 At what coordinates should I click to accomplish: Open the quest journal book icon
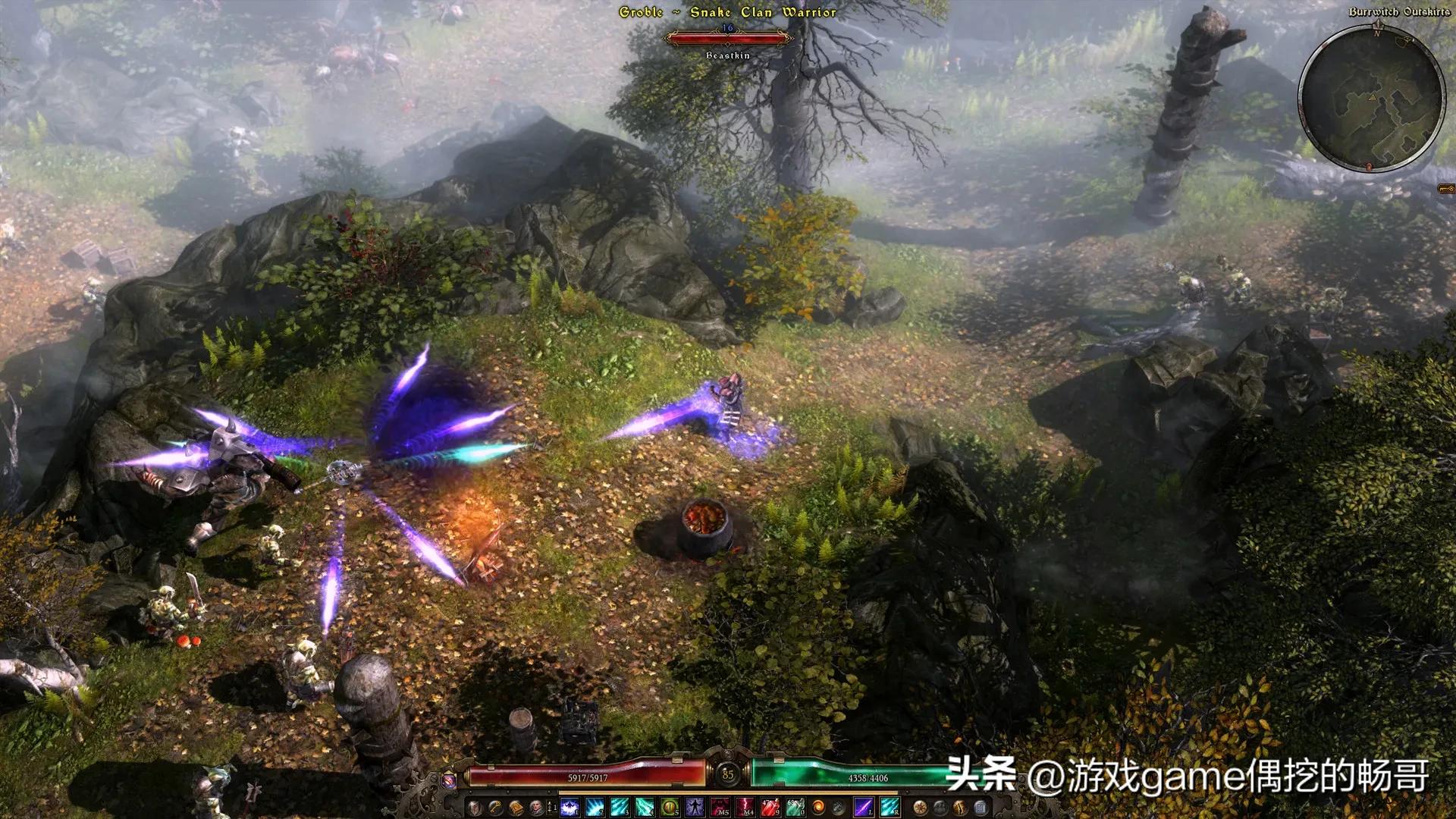[516, 808]
